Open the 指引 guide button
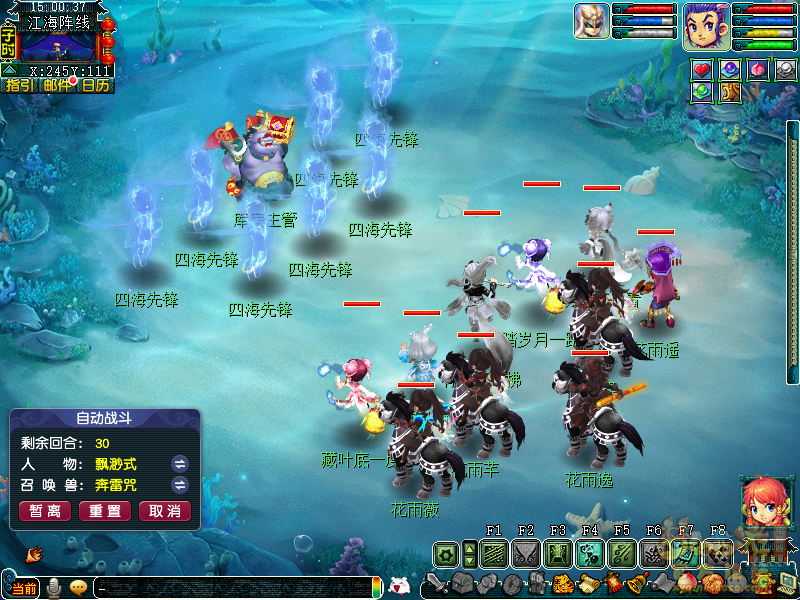The image size is (800, 600). coord(18,86)
